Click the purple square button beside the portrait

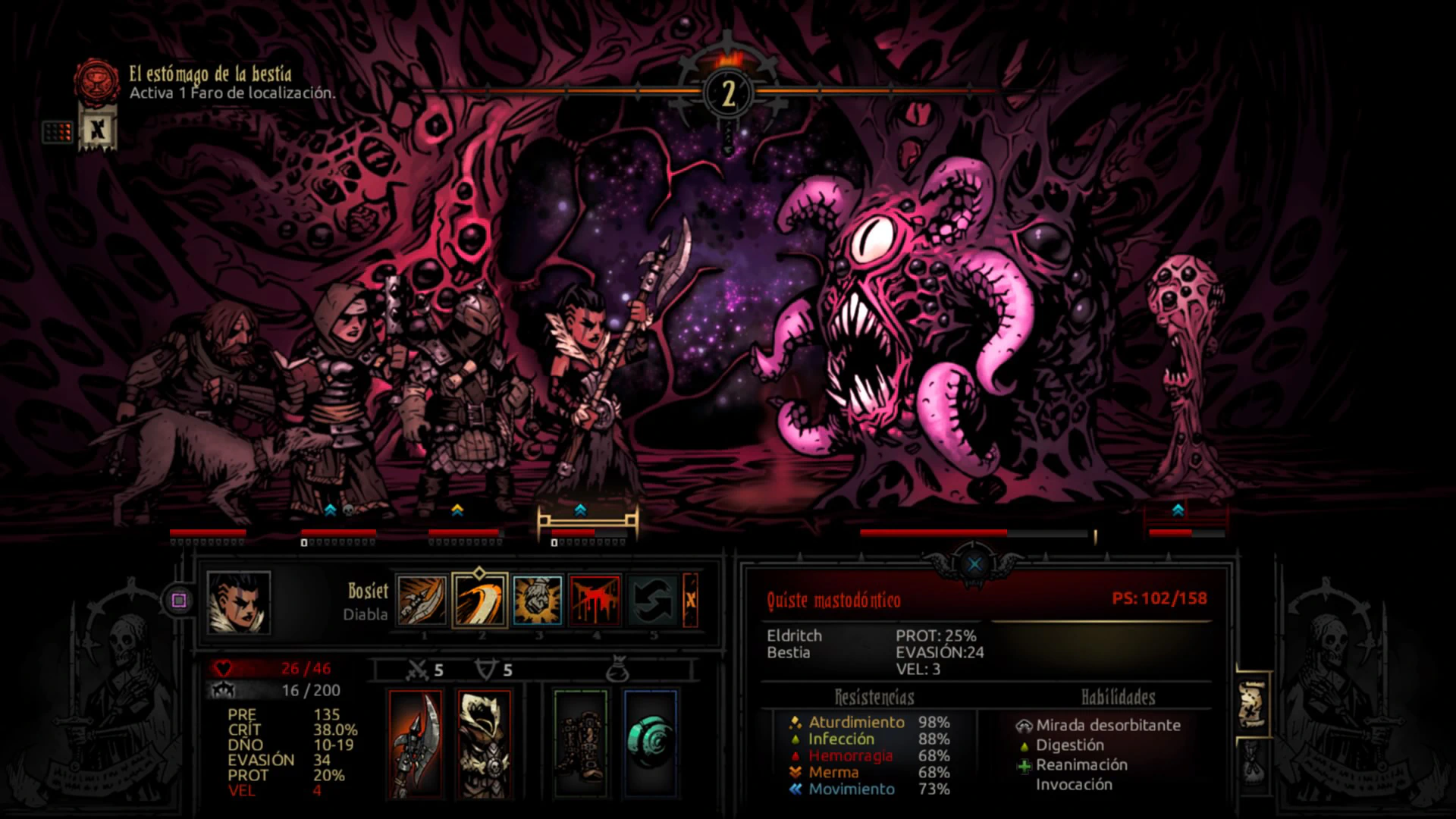coord(179,601)
